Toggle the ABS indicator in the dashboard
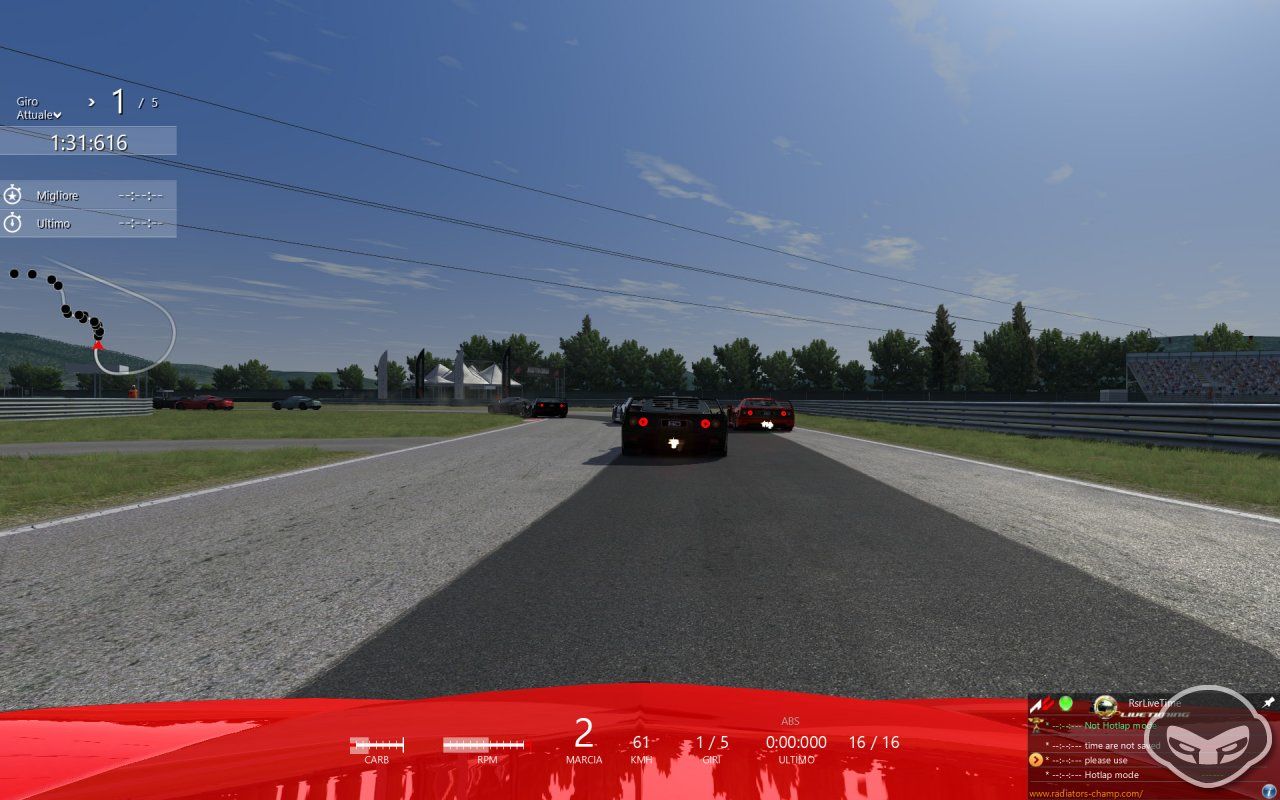This screenshot has height=800, width=1280. [789, 720]
